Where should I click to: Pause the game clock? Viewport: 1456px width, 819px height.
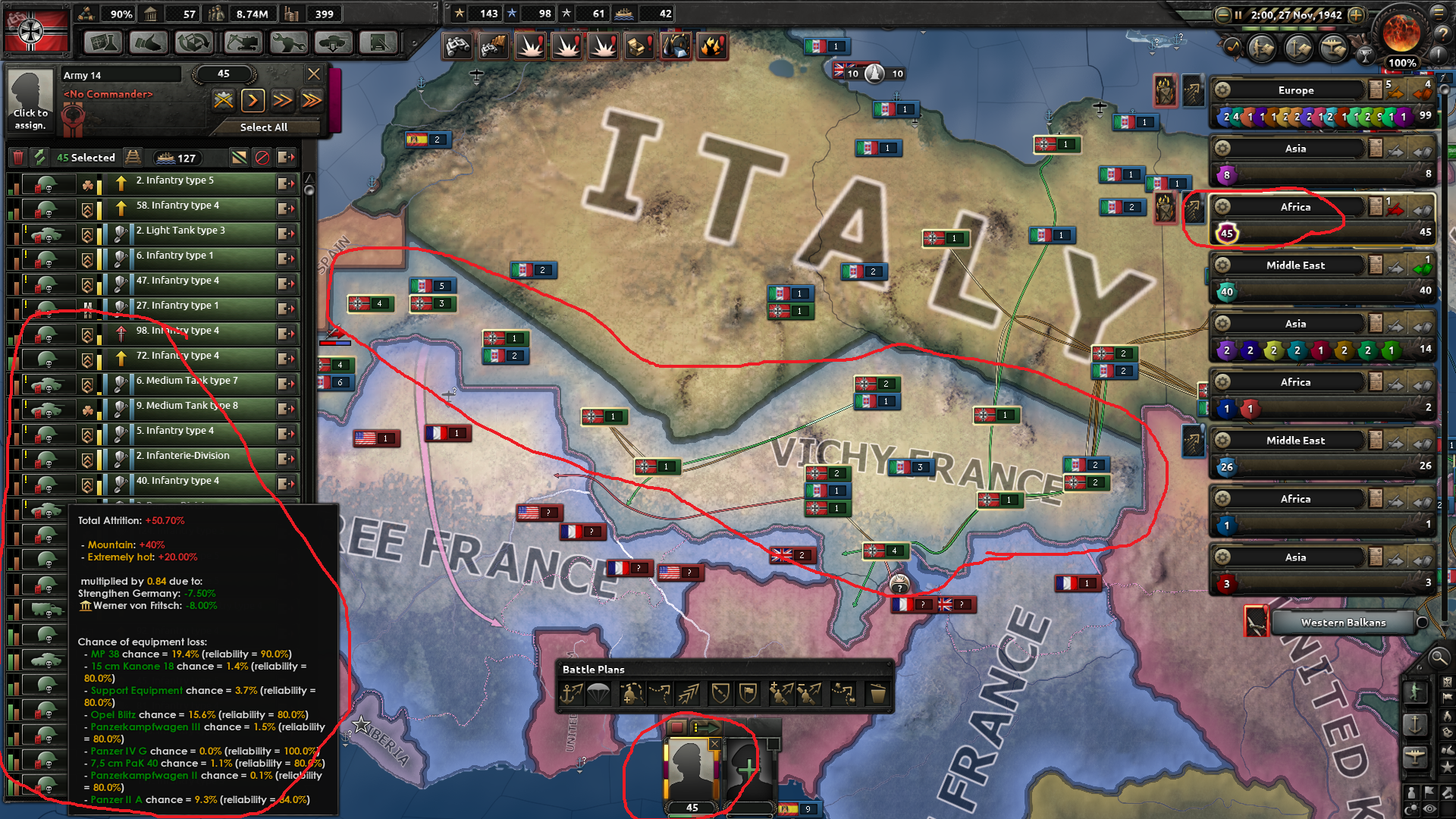tap(1238, 14)
